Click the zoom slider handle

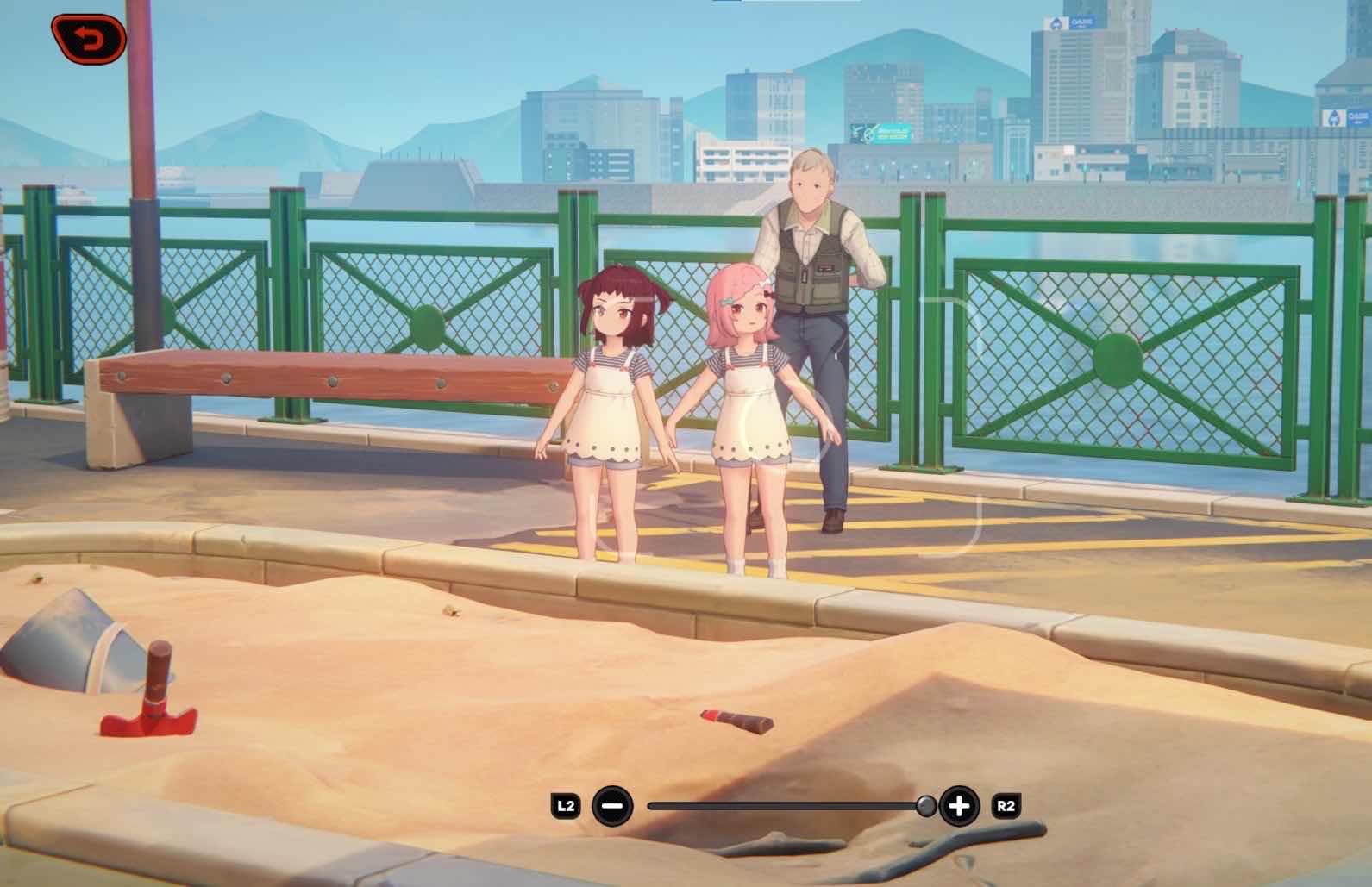click(x=925, y=807)
